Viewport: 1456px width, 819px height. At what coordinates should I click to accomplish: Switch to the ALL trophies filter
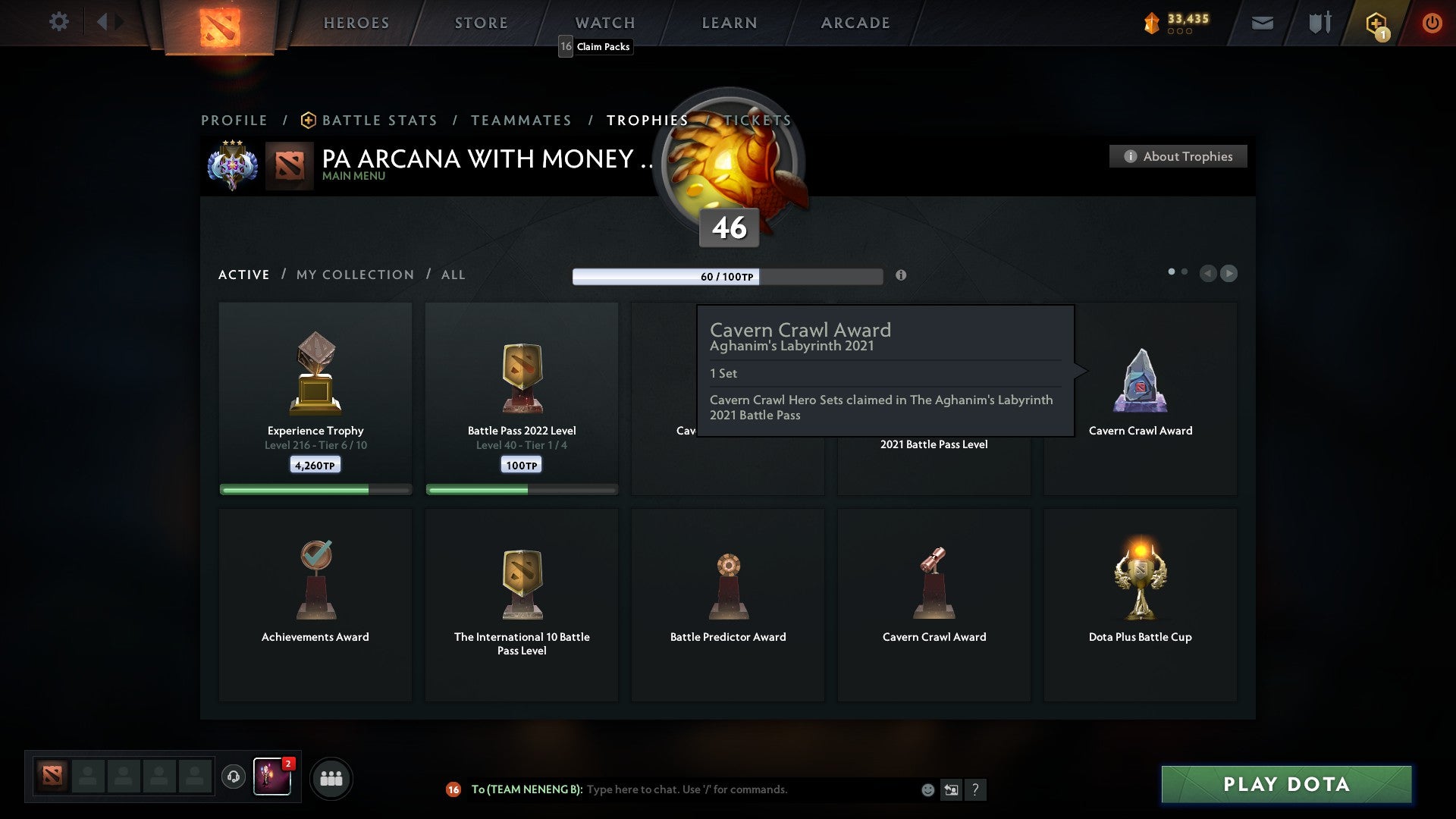453,275
